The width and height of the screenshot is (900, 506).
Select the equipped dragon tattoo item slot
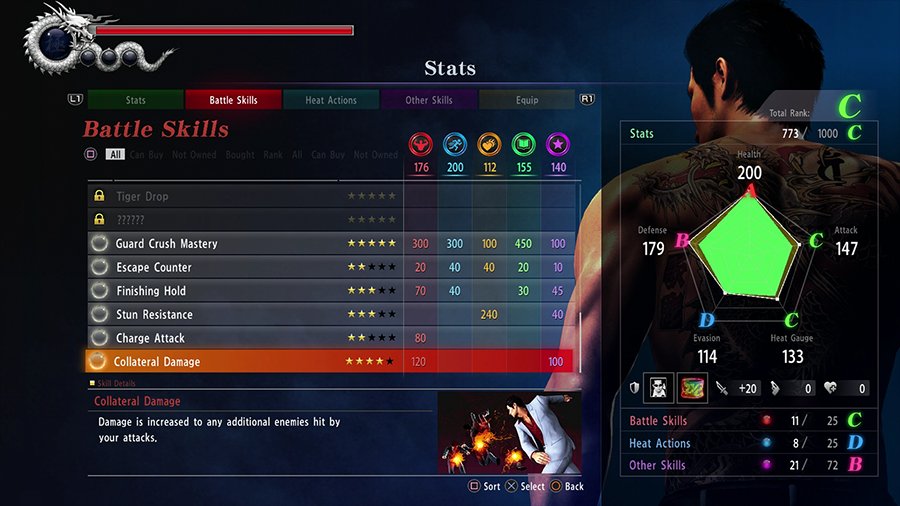tap(693, 387)
